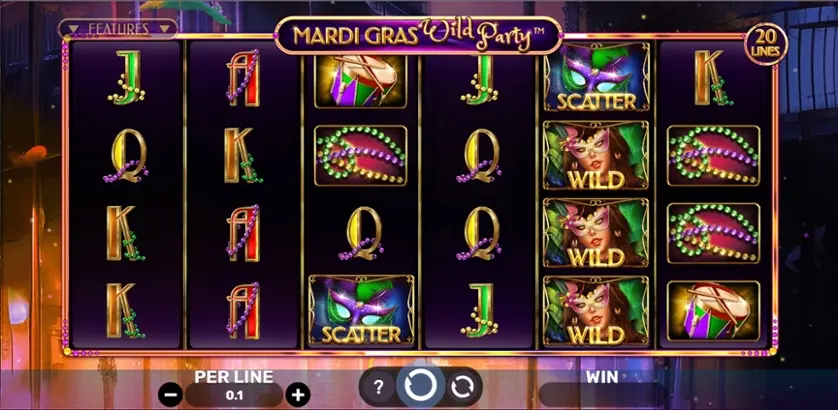Screen dimensions: 838x410
Task: Click the 20 Lines badge
Action: coord(767,41)
